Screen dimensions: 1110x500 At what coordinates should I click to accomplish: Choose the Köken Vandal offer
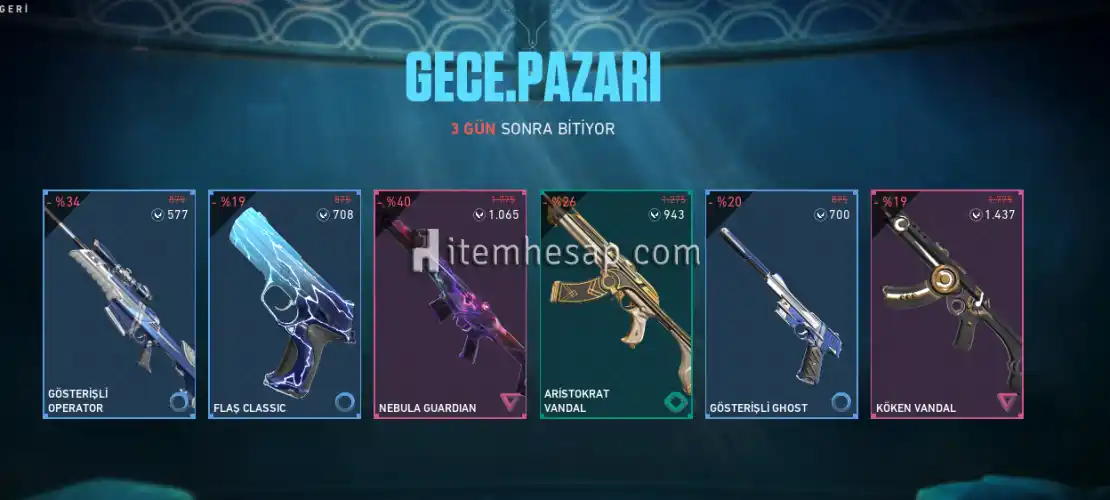947,304
